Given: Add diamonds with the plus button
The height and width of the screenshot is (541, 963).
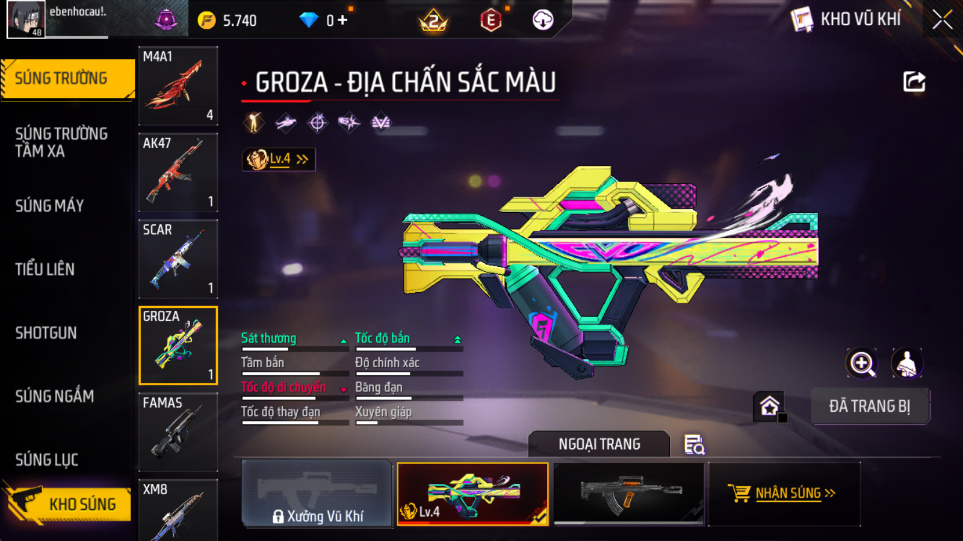Looking at the screenshot, I should pos(343,20).
